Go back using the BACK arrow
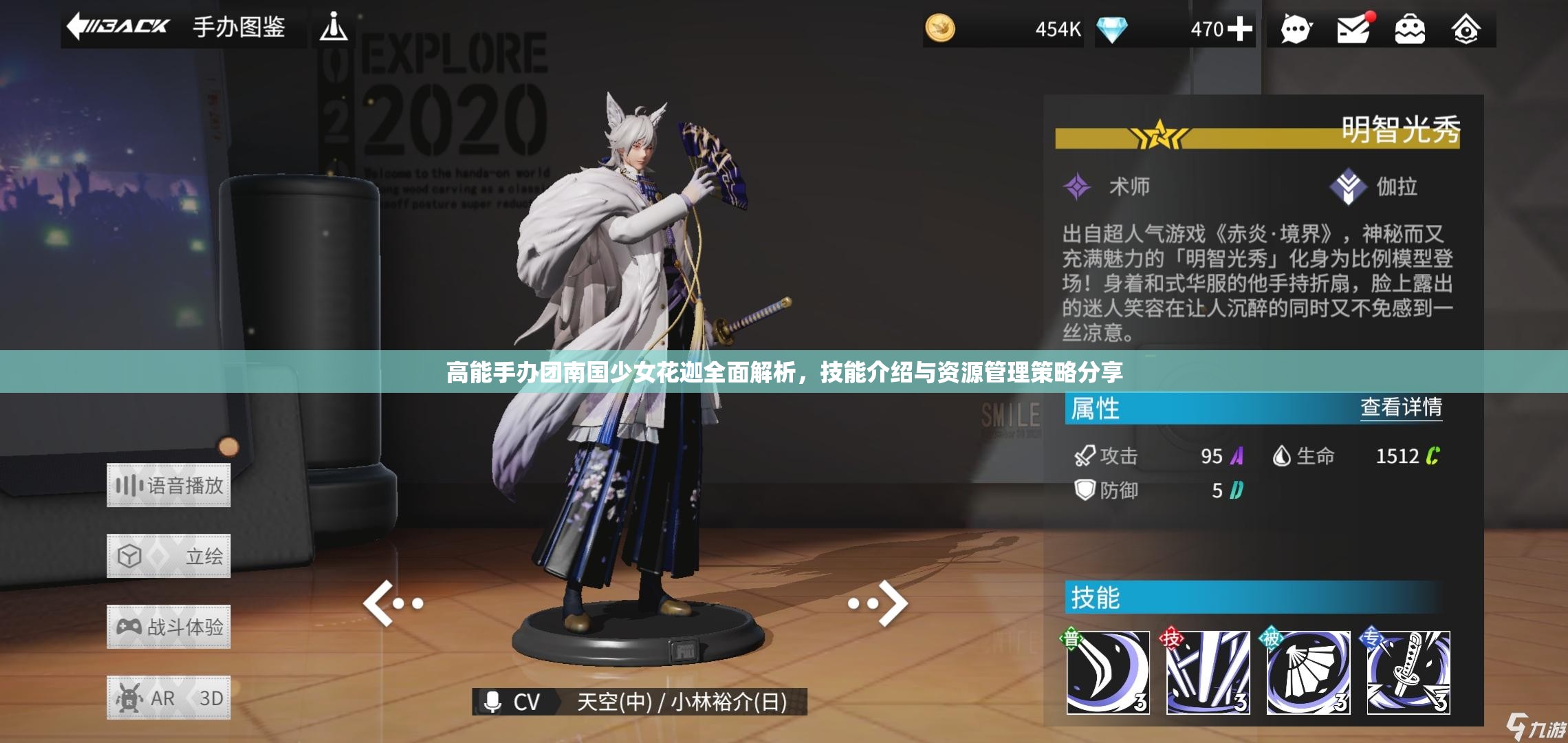This screenshot has height=743, width=1568. click(x=118, y=27)
